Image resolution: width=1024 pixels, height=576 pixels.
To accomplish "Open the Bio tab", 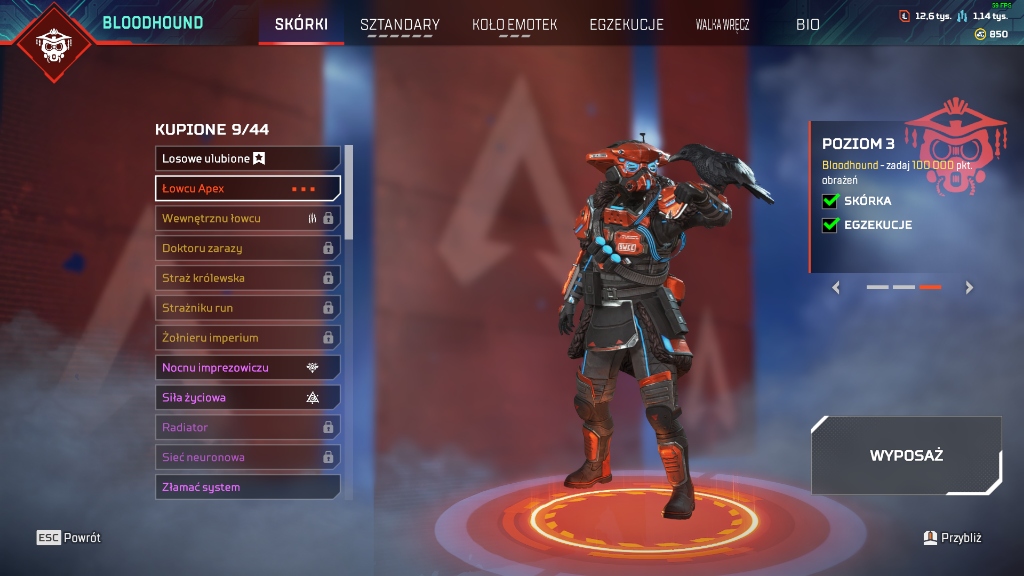I will (807, 24).
